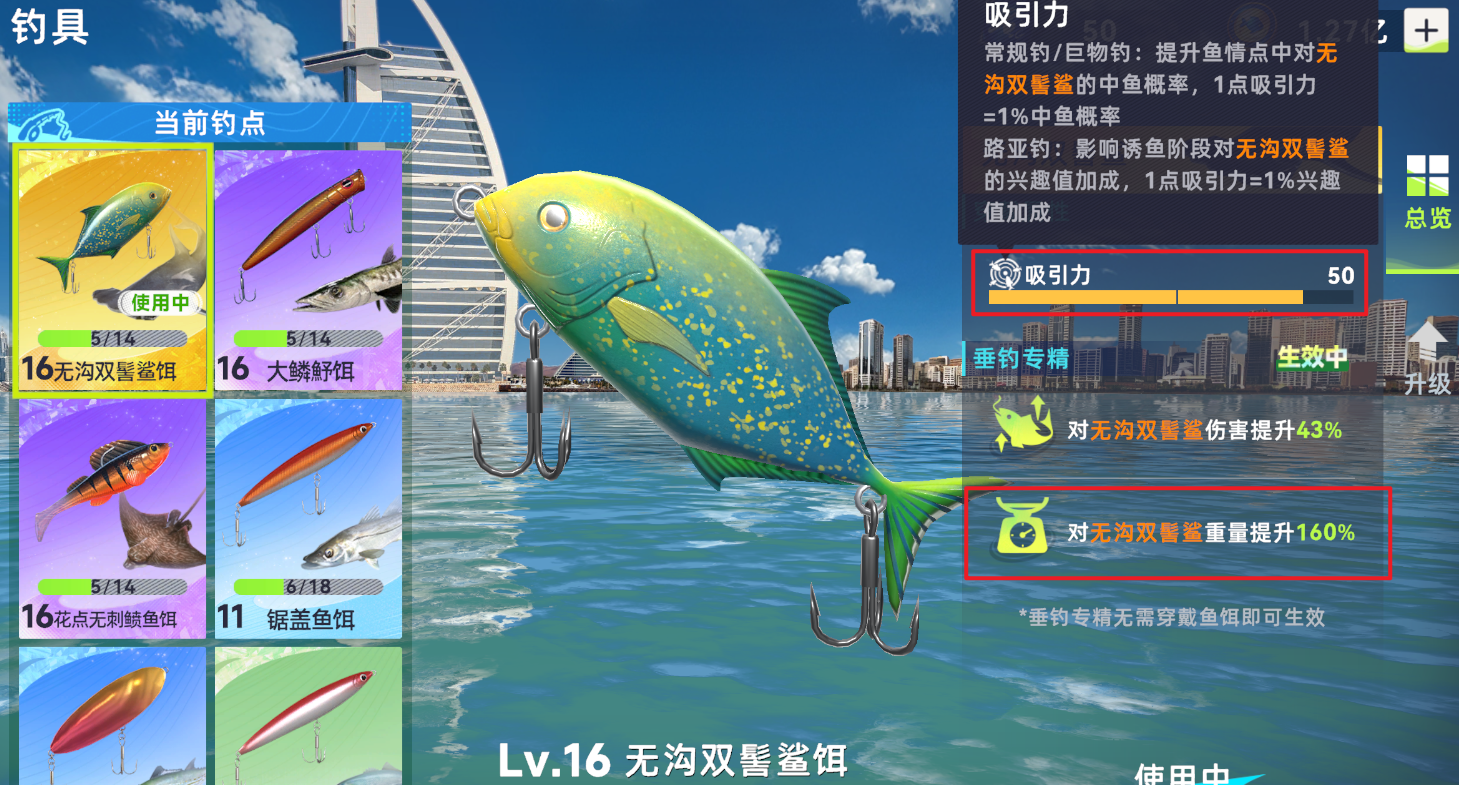
Task: Click the green 生效中 status badge
Action: pos(1313,358)
